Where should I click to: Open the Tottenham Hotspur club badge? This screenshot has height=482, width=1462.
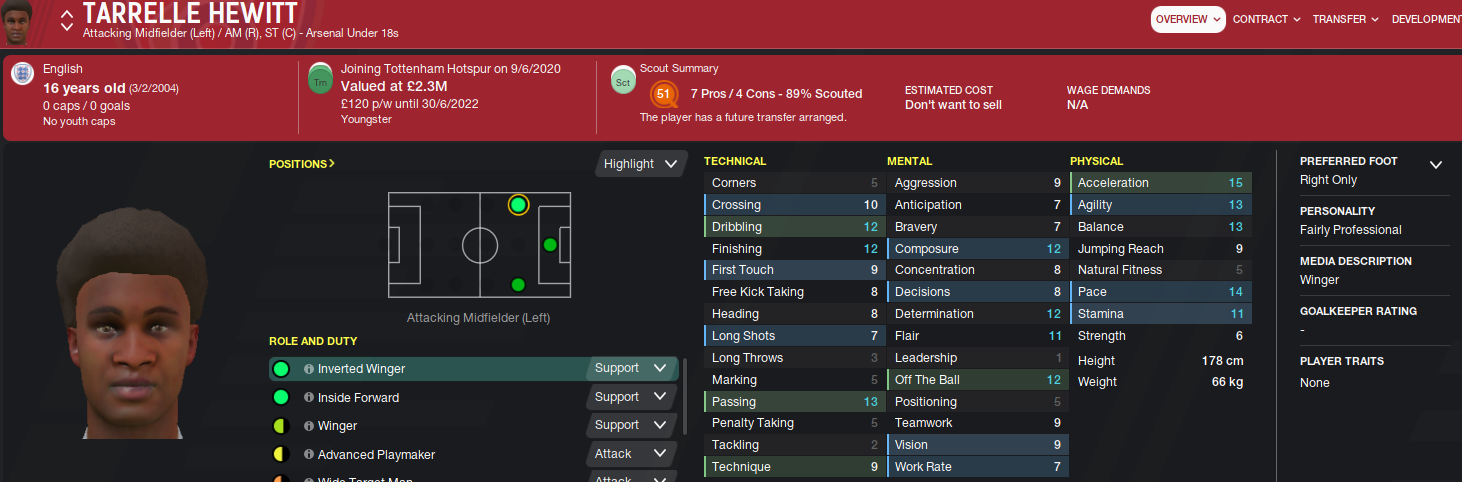click(x=320, y=79)
